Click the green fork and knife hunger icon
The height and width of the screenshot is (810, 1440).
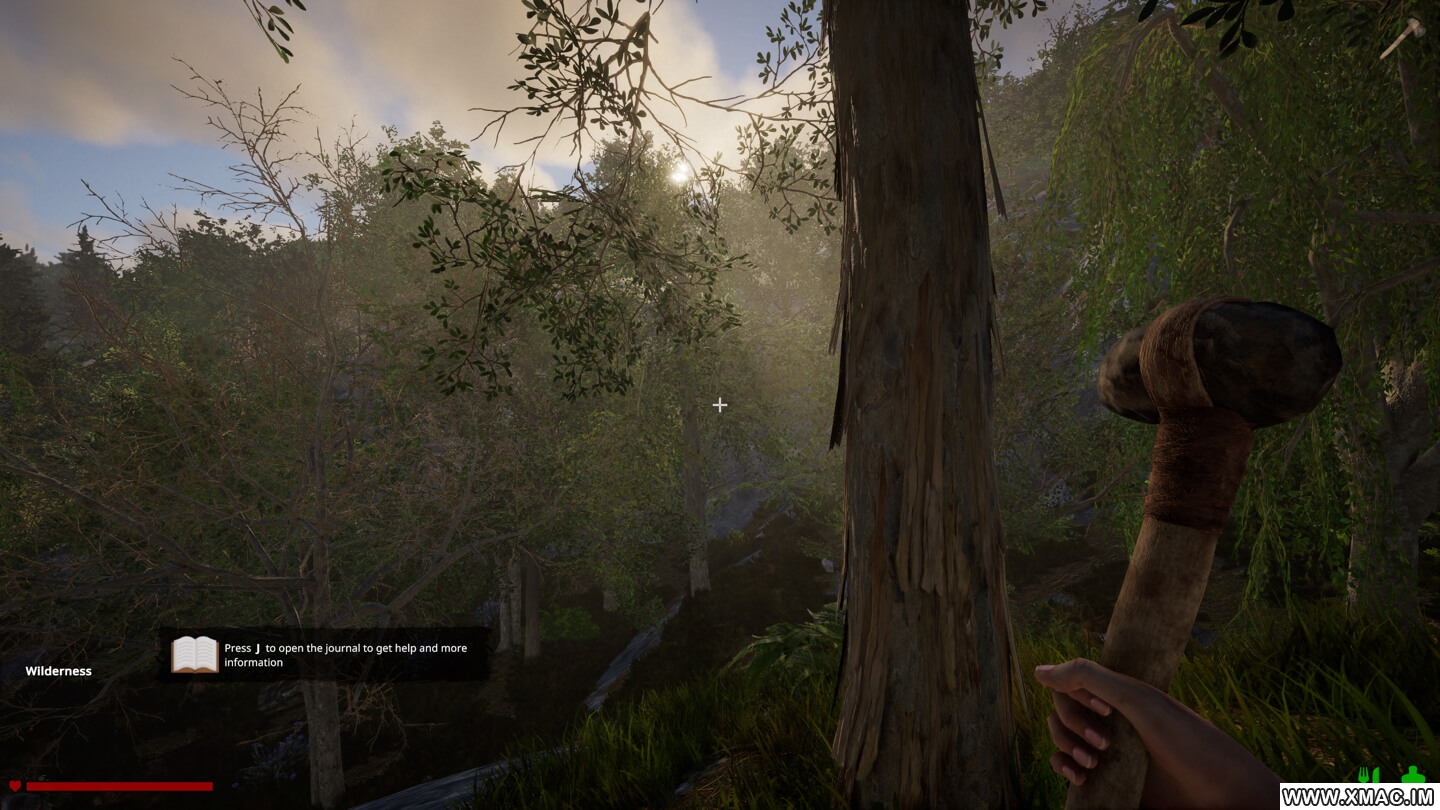[x=1367, y=775]
